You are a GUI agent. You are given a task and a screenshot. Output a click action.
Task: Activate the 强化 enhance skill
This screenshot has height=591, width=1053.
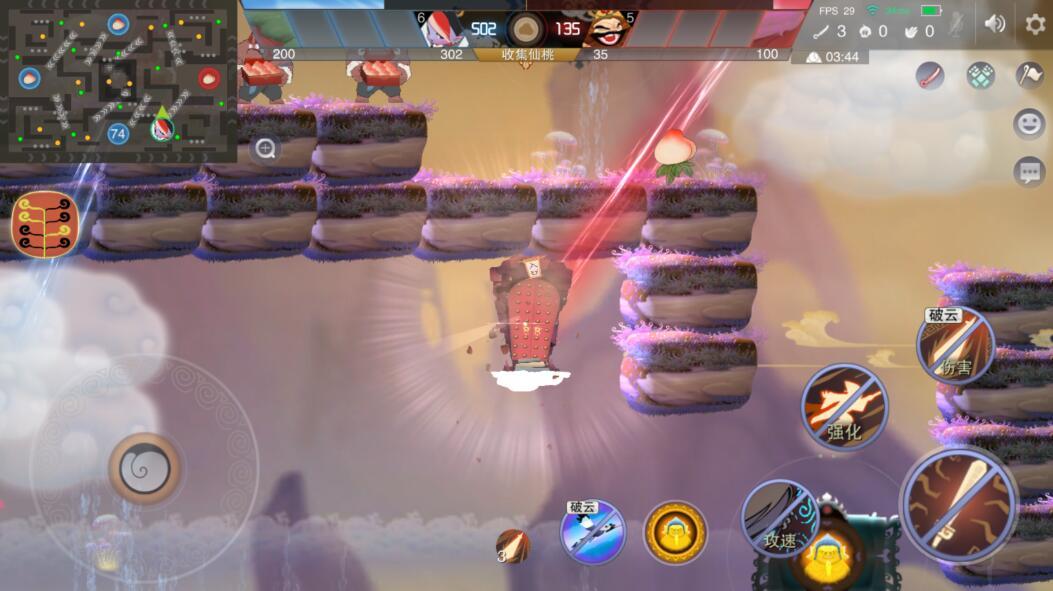[844, 406]
